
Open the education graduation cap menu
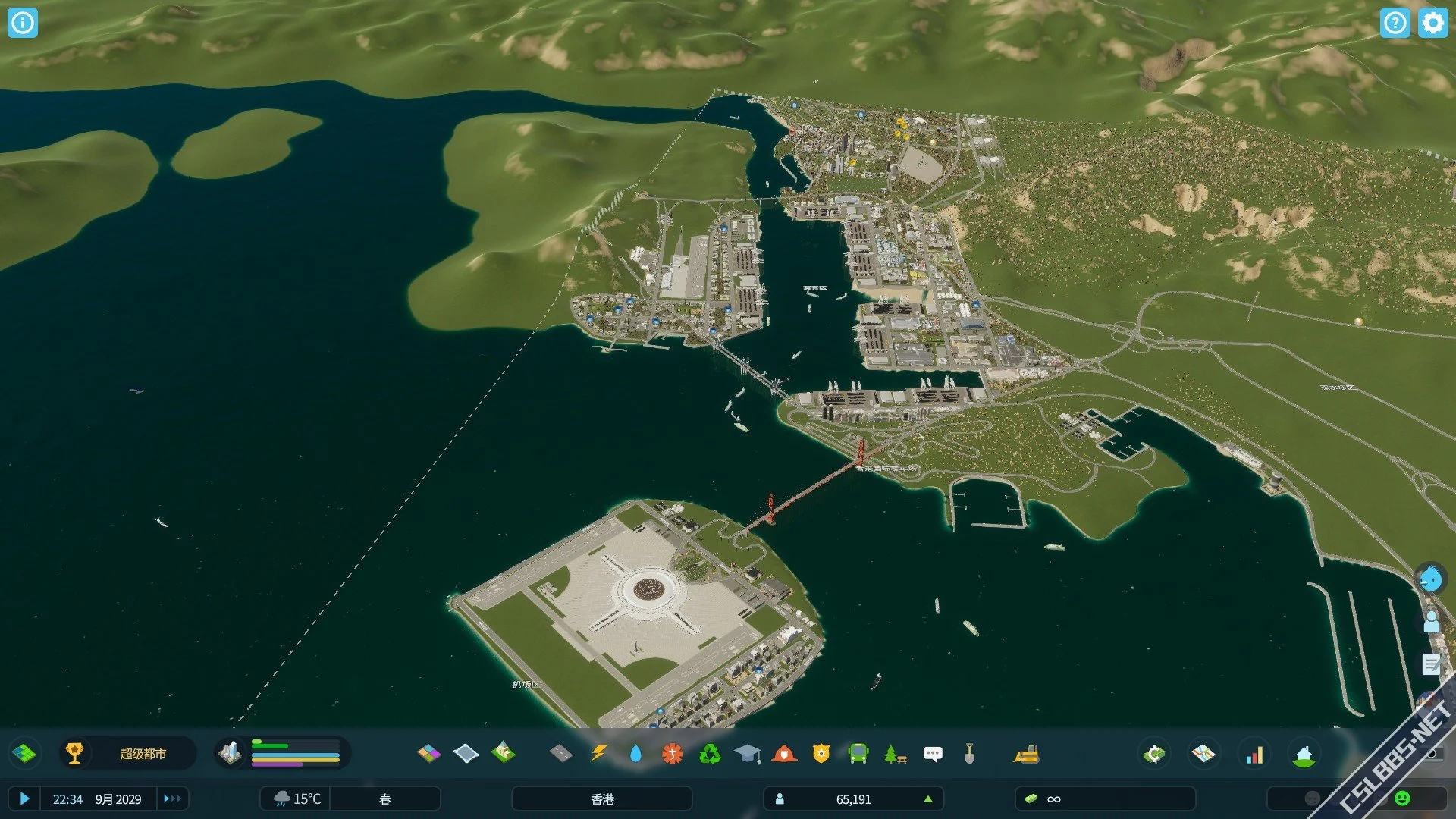coord(747,754)
